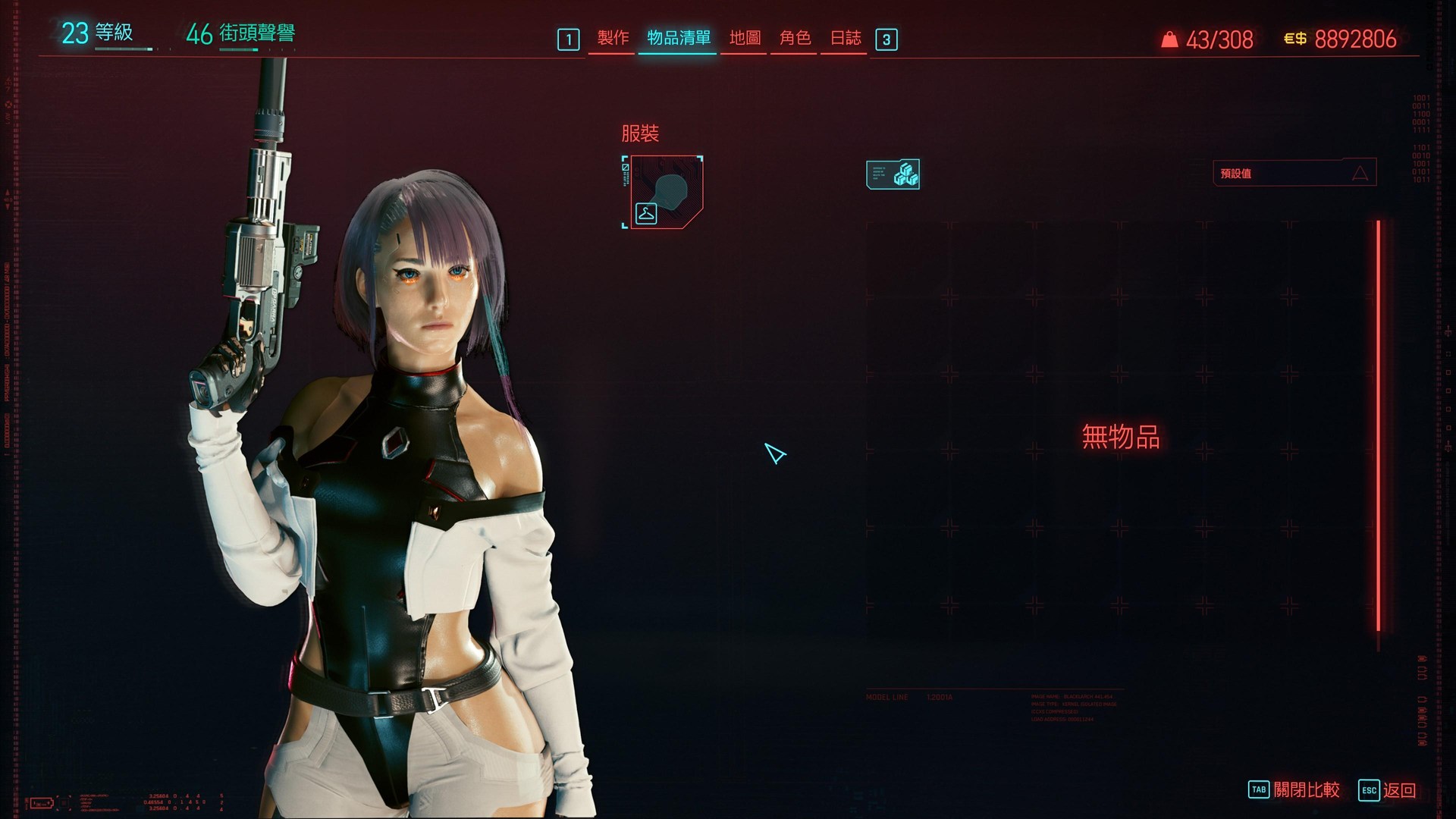Click the teal wardrobe cubes icon

[894, 174]
